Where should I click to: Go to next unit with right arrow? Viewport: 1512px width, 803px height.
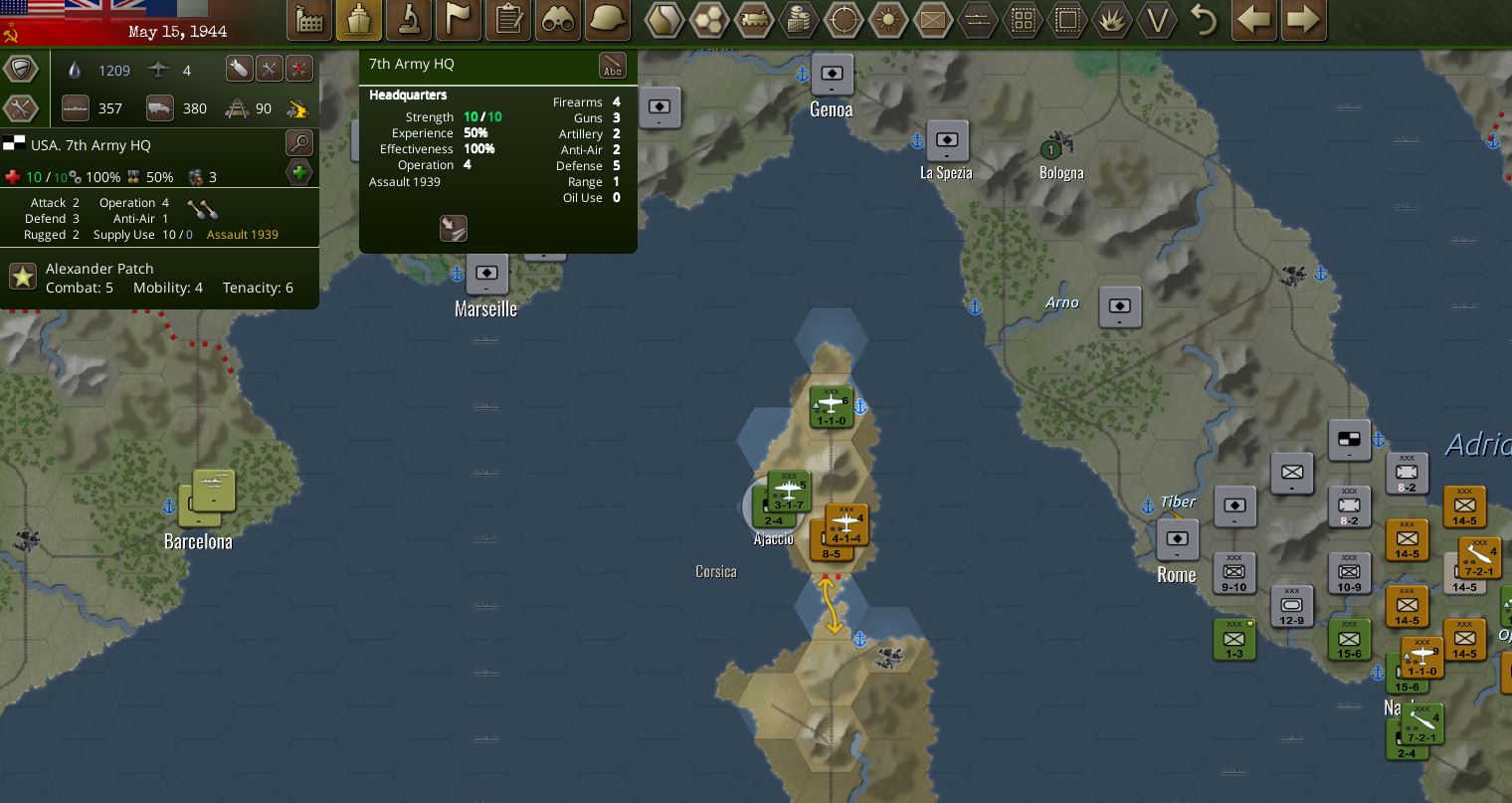[1303, 20]
